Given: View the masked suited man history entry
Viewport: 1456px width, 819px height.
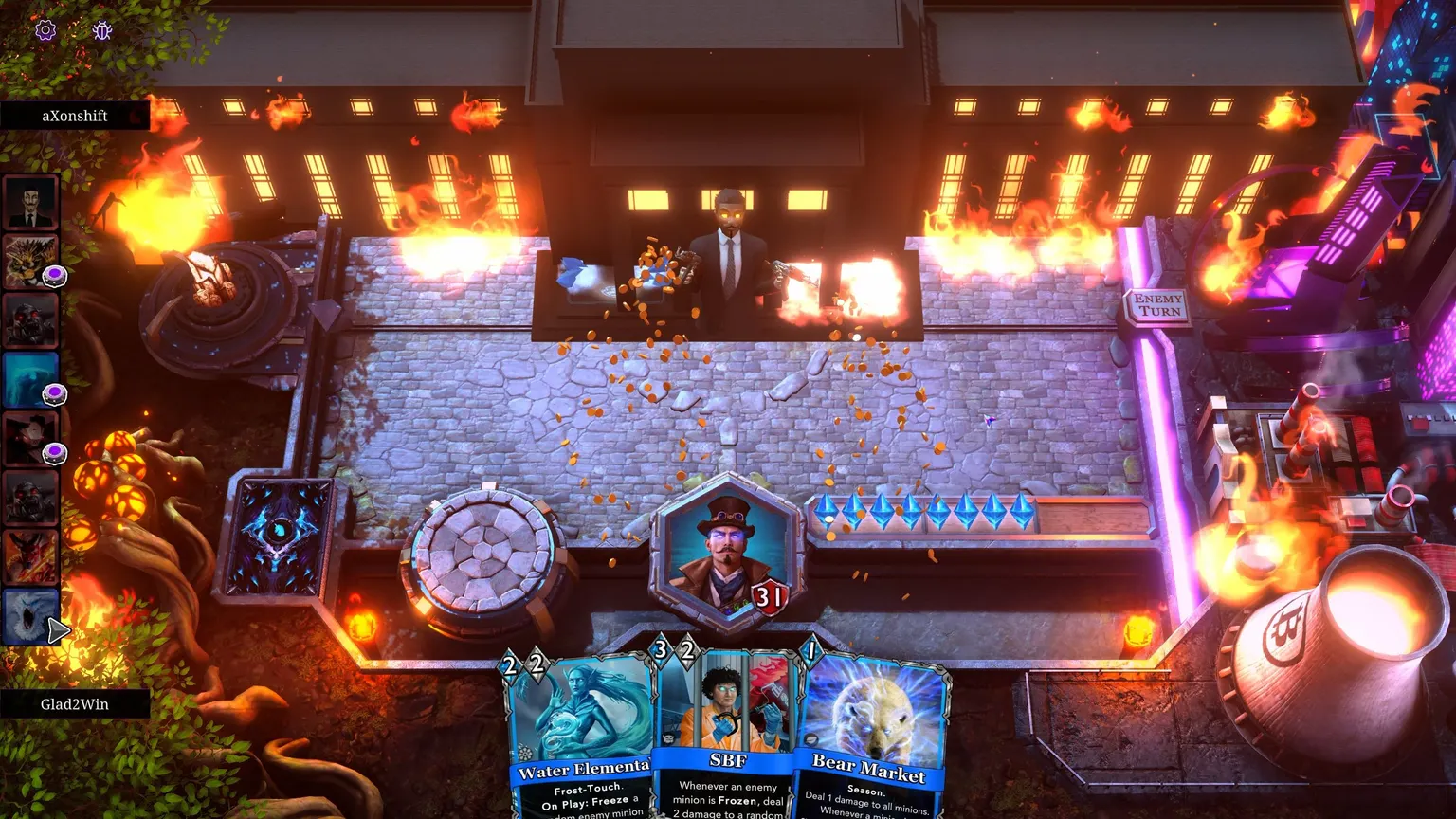Looking at the screenshot, I should (x=31, y=203).
